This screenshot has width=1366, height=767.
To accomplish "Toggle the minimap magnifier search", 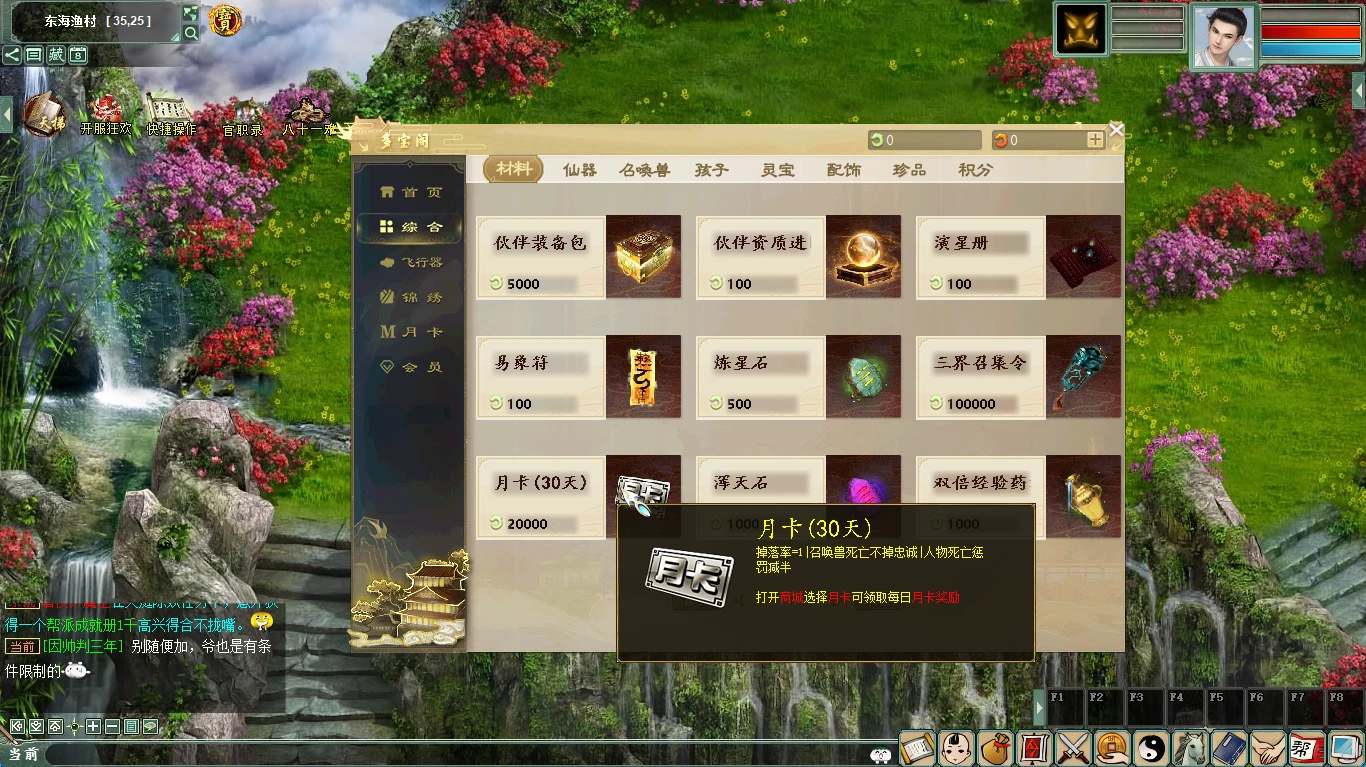I will tap(191, 31).
